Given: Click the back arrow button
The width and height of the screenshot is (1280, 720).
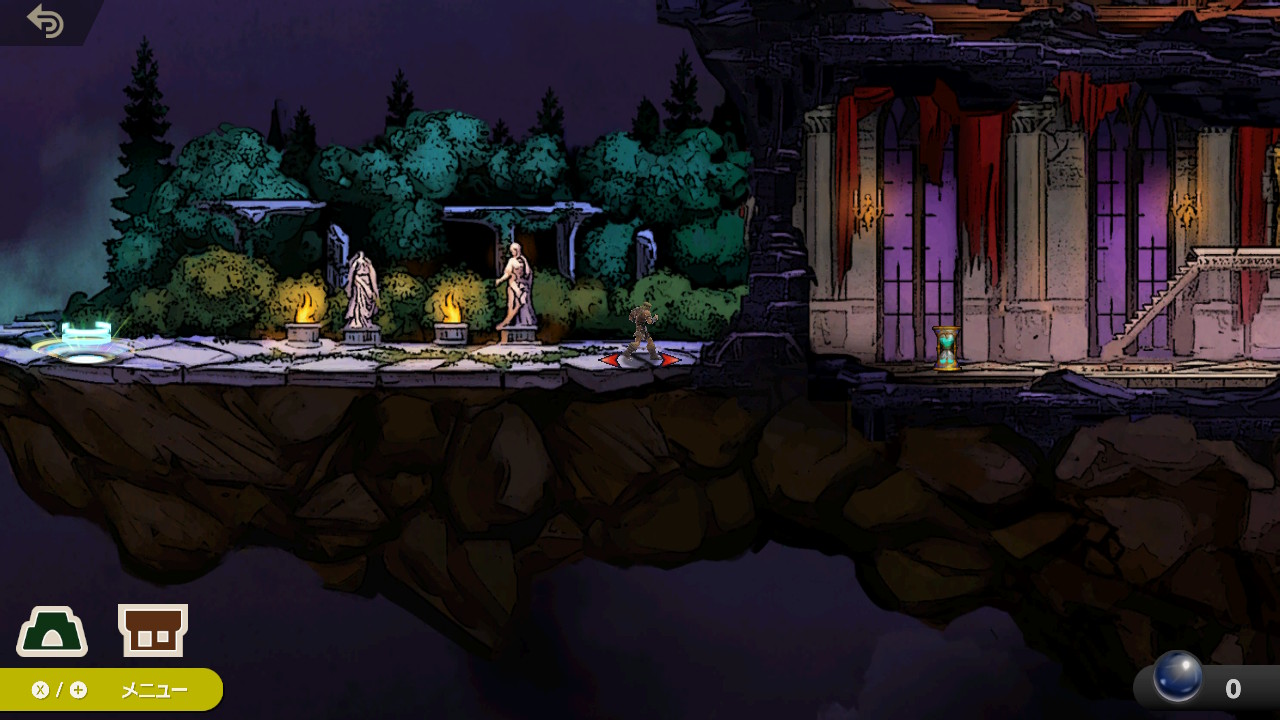Looking at the screenshot, I should 45,21.
